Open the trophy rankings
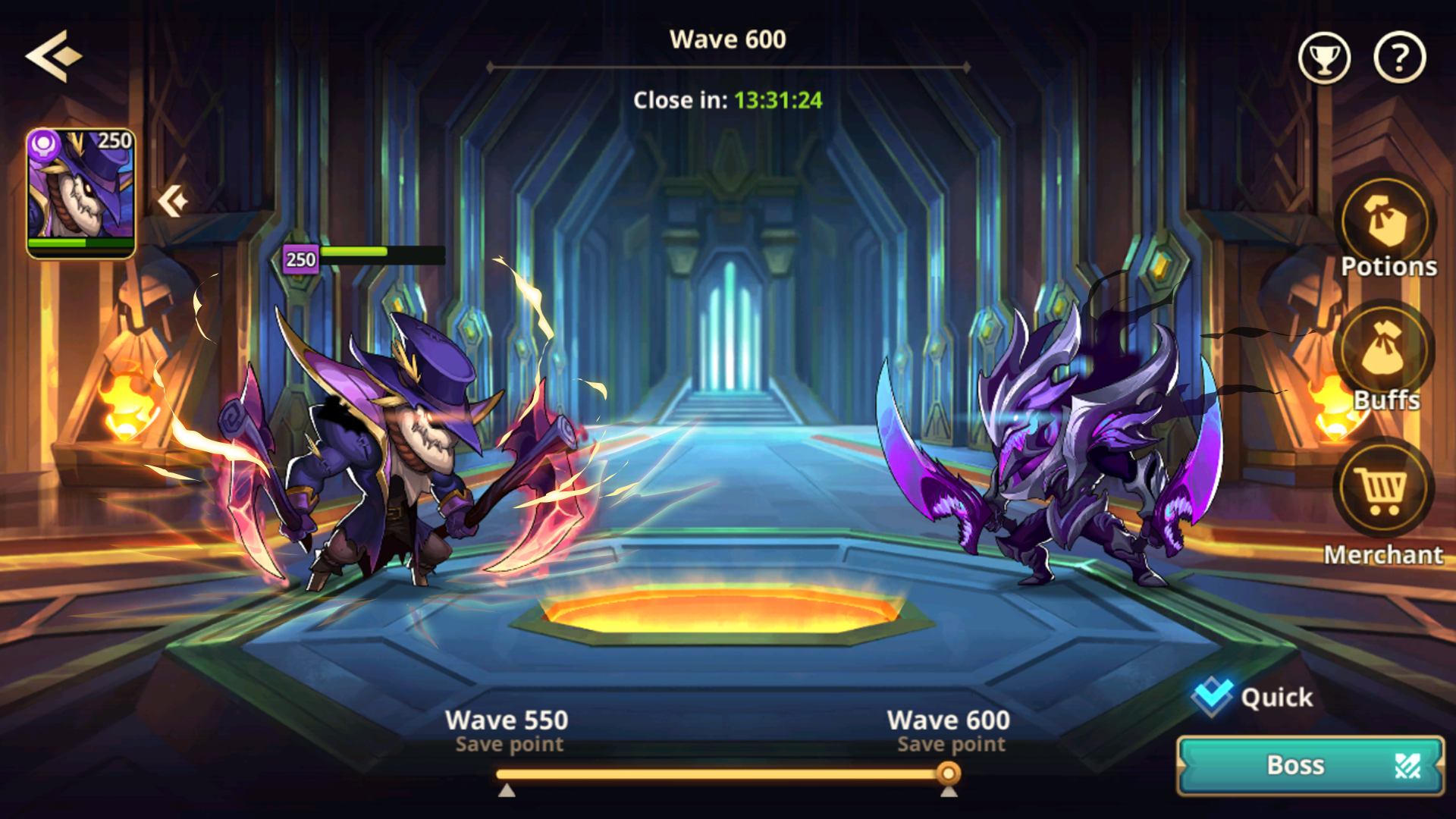This screenshot has height=819, width=1456. pyautogui.click(x=1324, y=58)
